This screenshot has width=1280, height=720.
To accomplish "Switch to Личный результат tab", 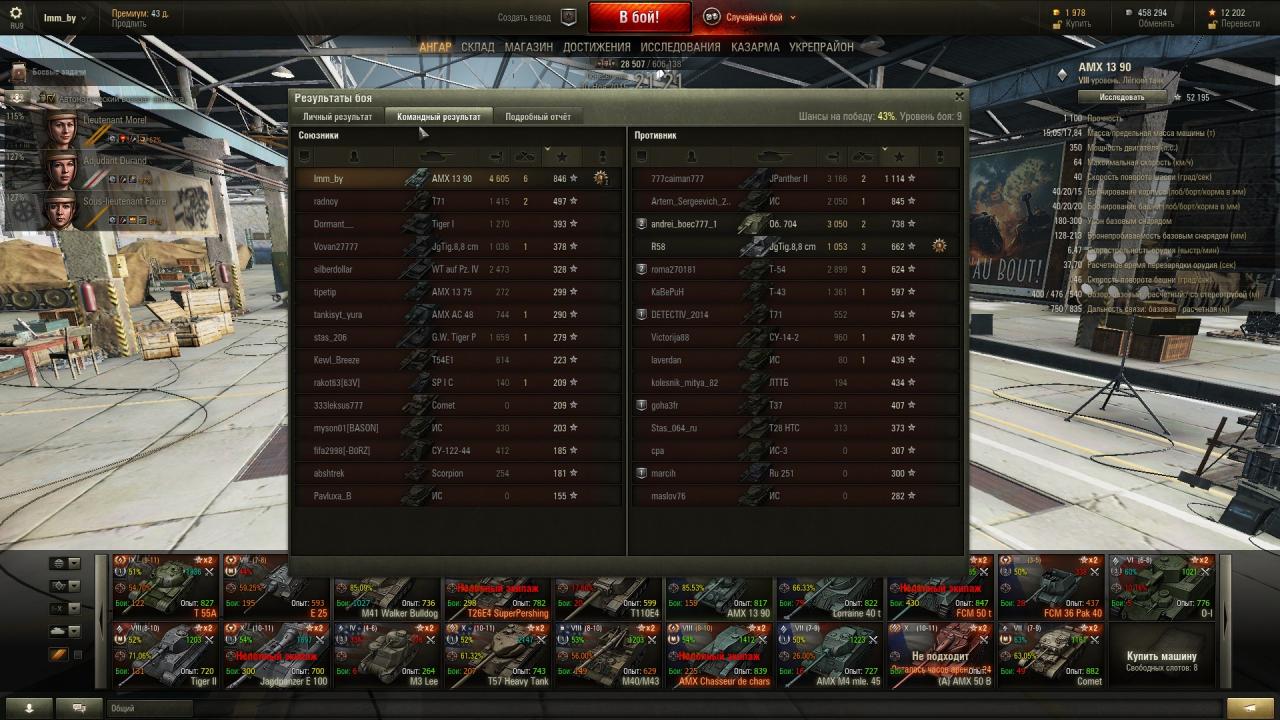I will click(x=338, y=117).
